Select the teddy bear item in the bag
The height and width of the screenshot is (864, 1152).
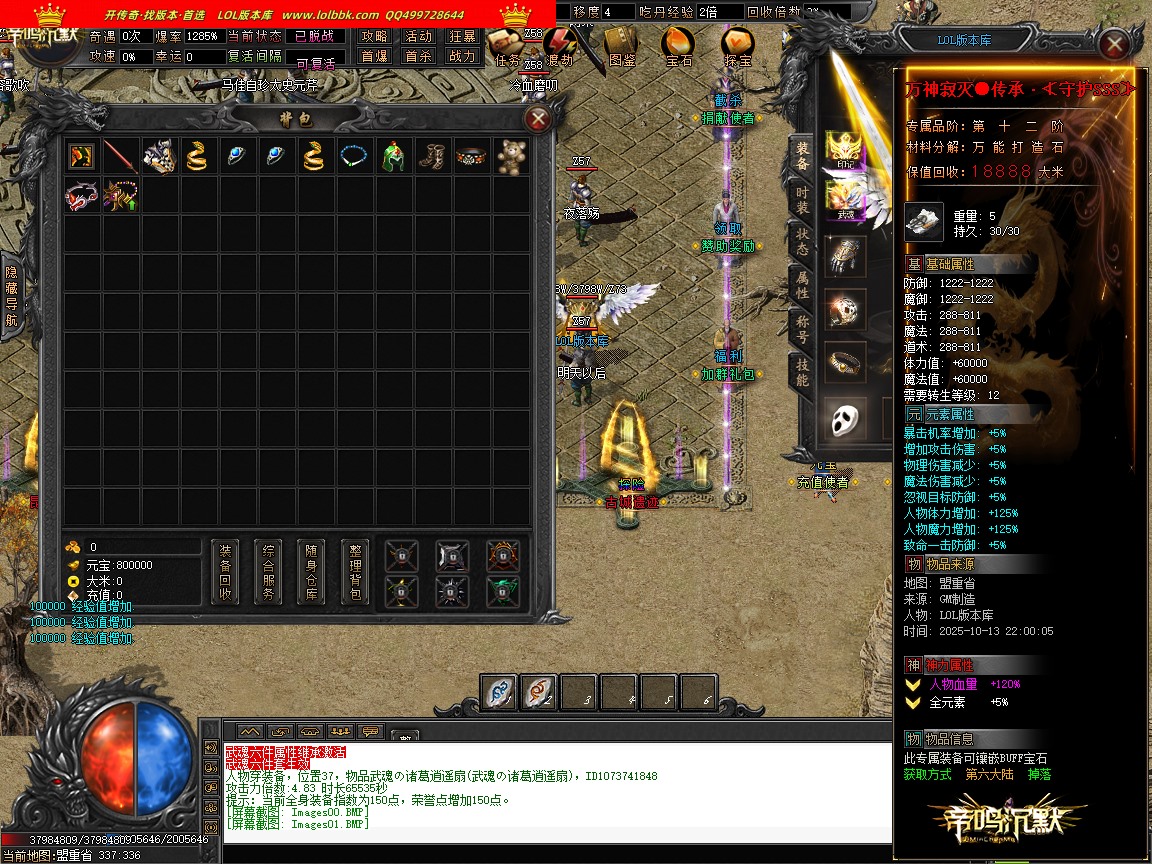[511, 157]
